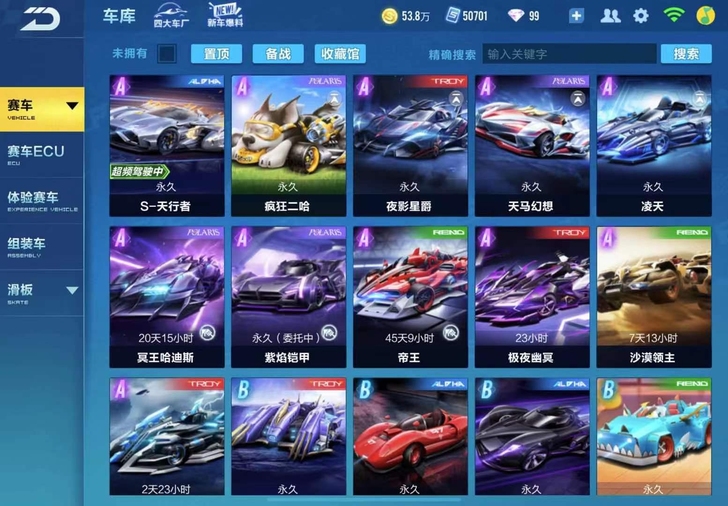Add currency with the plus button
The width and height of the screenshot is (728, 506).
(x=576, y=16)
